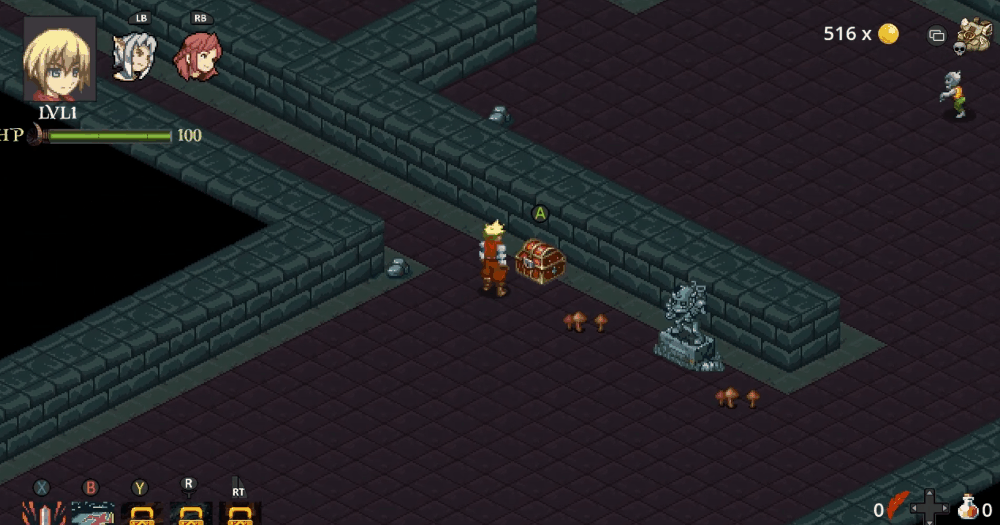
Task: Activate the sword attack skill
Action: tap(43, 513)
